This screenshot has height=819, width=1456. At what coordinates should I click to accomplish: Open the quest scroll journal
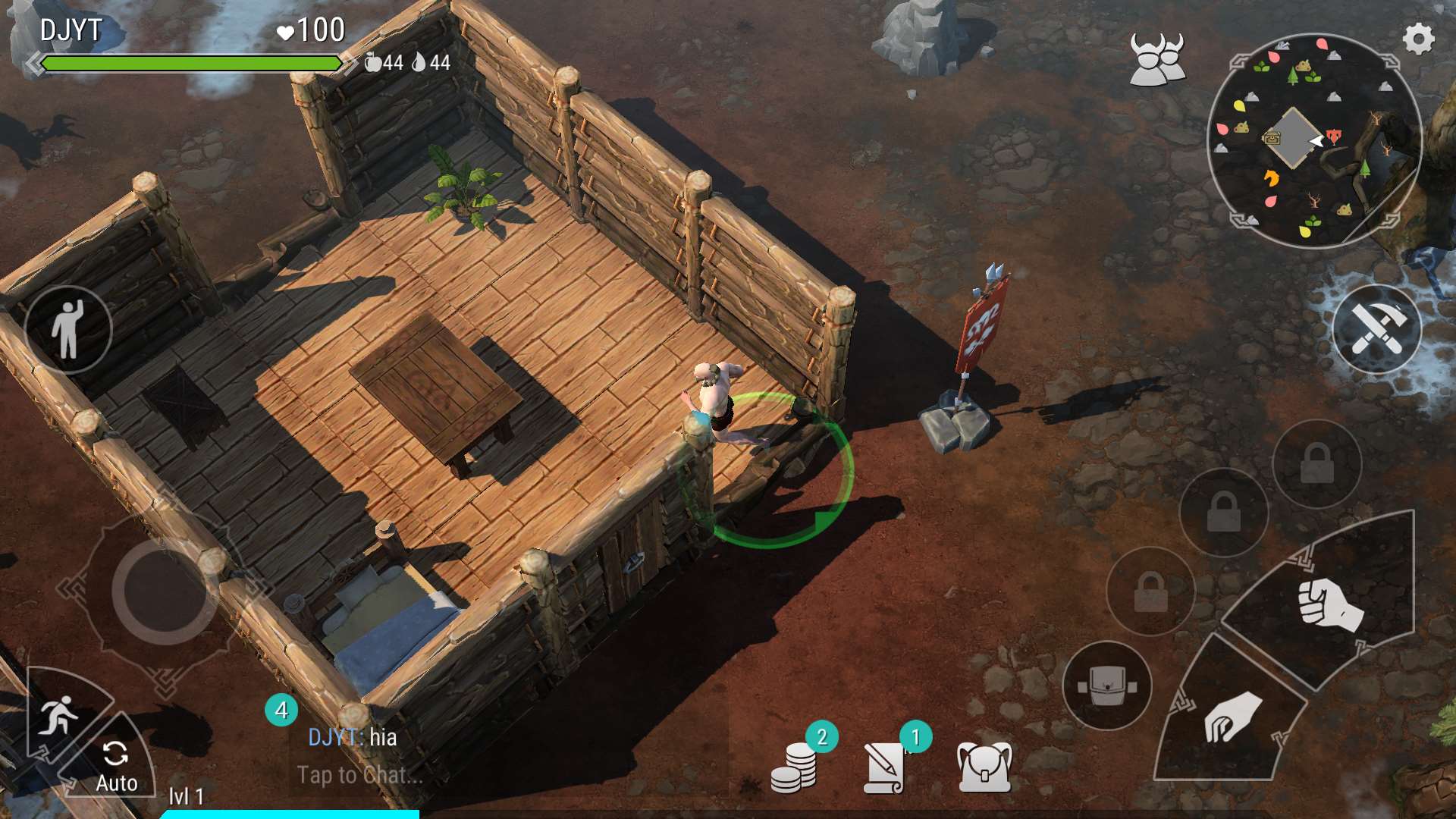[886, 767]
